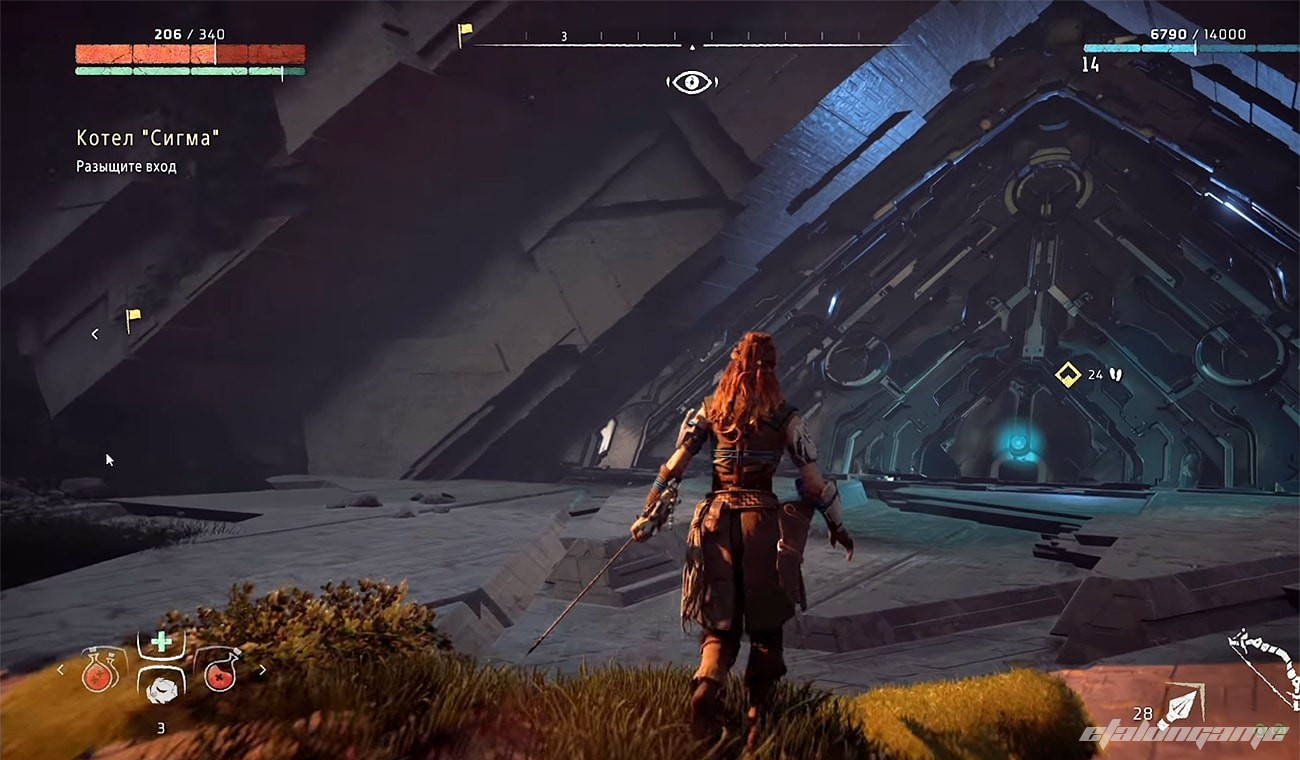Choose the single round red potion
This screenshot has width=1300, height=760.
(x=219, y=669)
